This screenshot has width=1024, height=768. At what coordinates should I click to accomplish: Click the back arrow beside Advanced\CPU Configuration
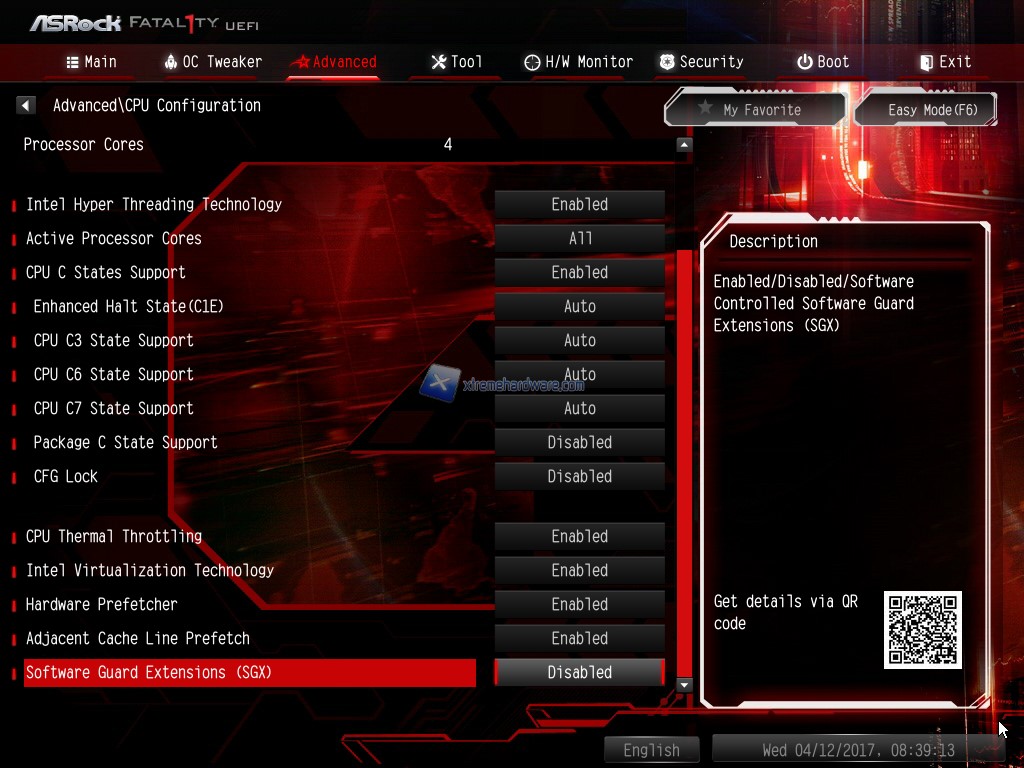[x=27, y=105]
